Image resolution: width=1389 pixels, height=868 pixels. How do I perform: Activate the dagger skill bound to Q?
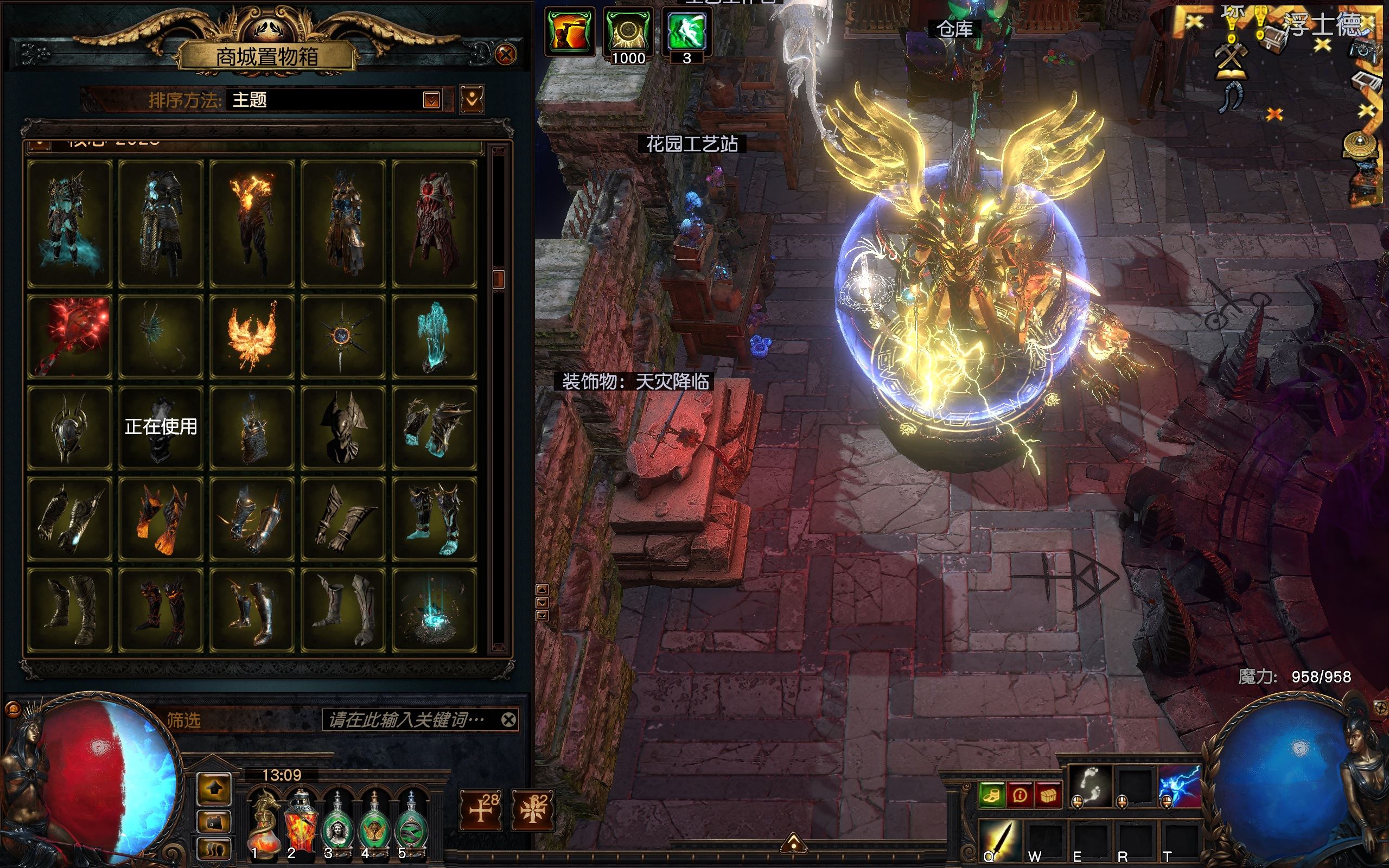[x=999, y=839]
